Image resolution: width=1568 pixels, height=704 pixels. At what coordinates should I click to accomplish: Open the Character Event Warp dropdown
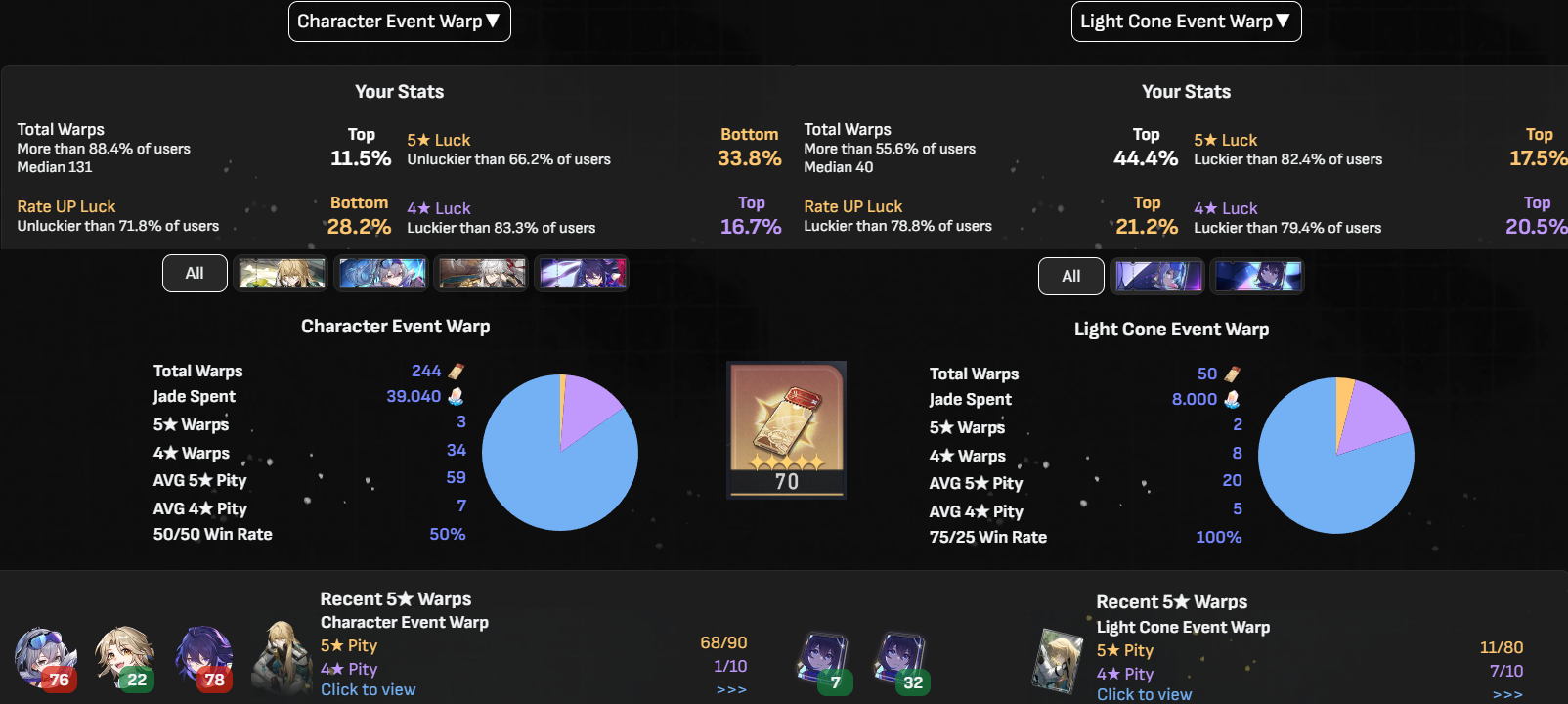[399, 21]
